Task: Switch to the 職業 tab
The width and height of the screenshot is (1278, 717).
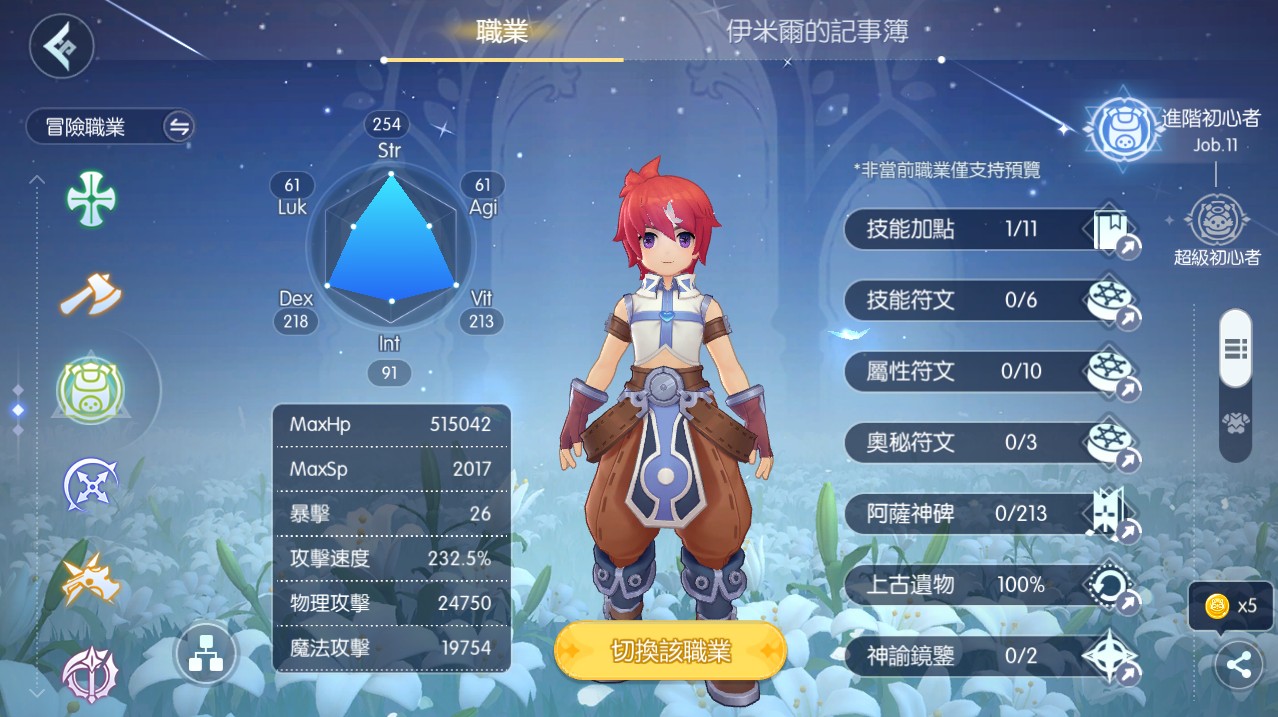Action: pos(502,32)
